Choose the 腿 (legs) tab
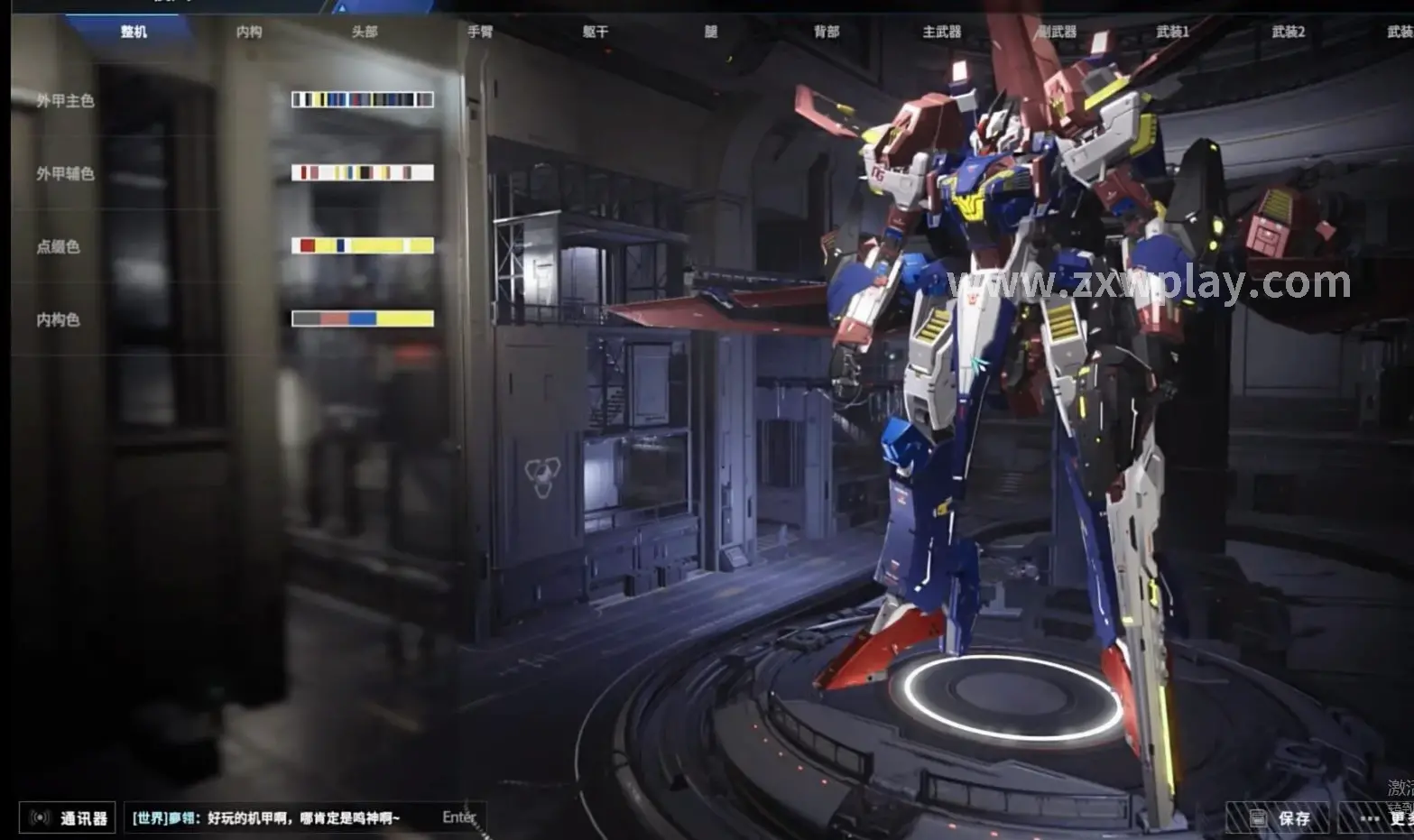 [x=711, y=32]
